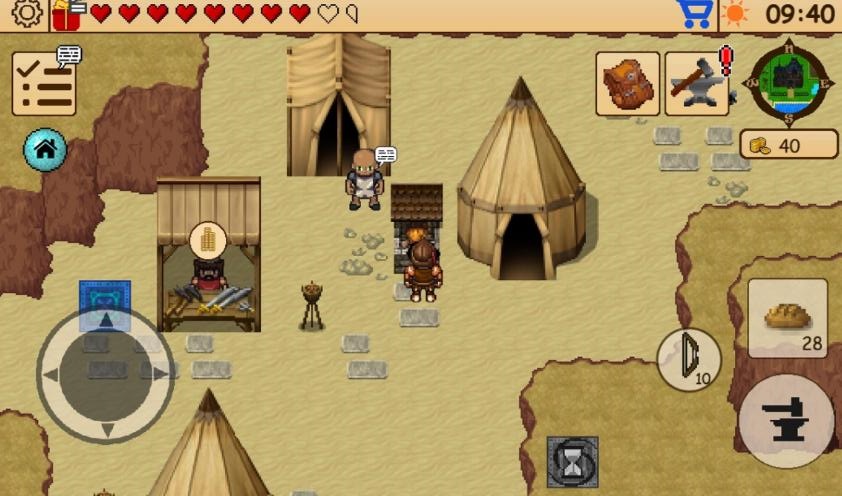The image size is (842, 496).
Task: Open the compass minimap
Action: tap(790, 81)
